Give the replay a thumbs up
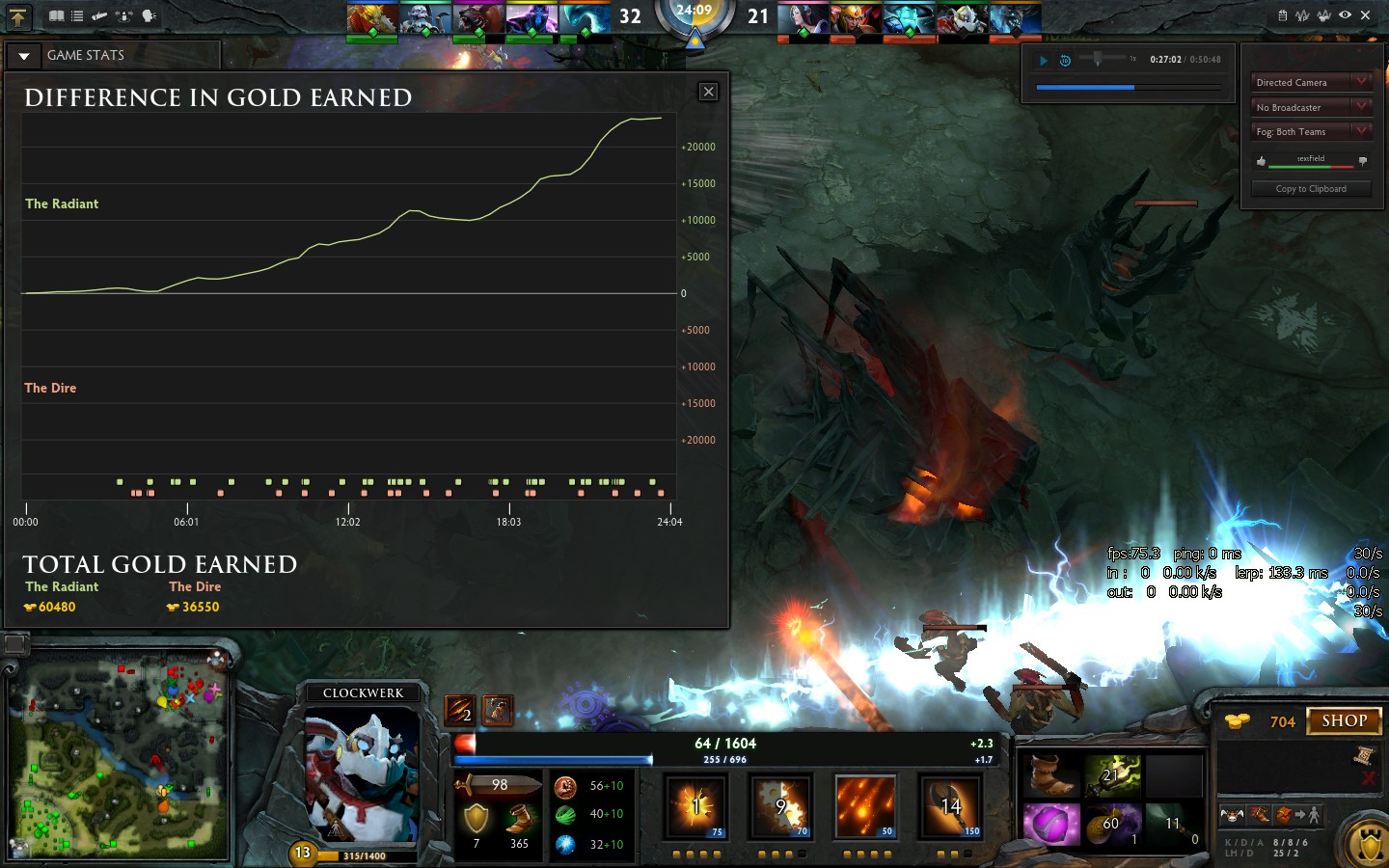Viewport: 1389px width, 868px height. (1261, 161)
